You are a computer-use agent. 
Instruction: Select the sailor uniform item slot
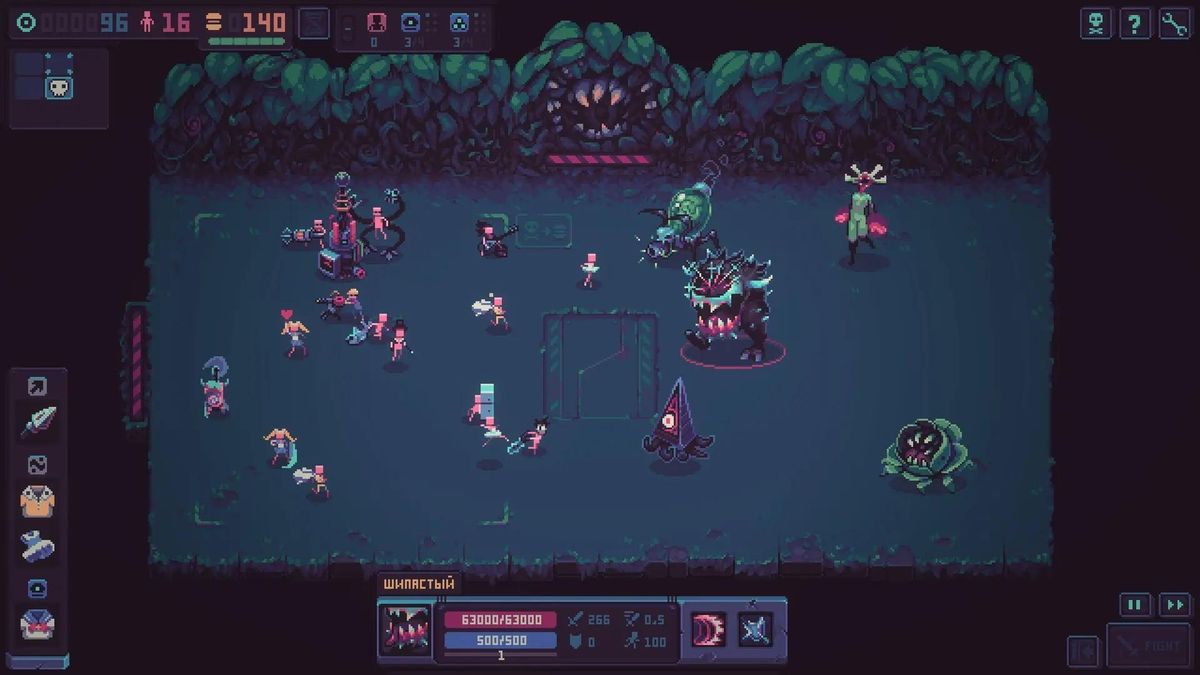point(38,624)
